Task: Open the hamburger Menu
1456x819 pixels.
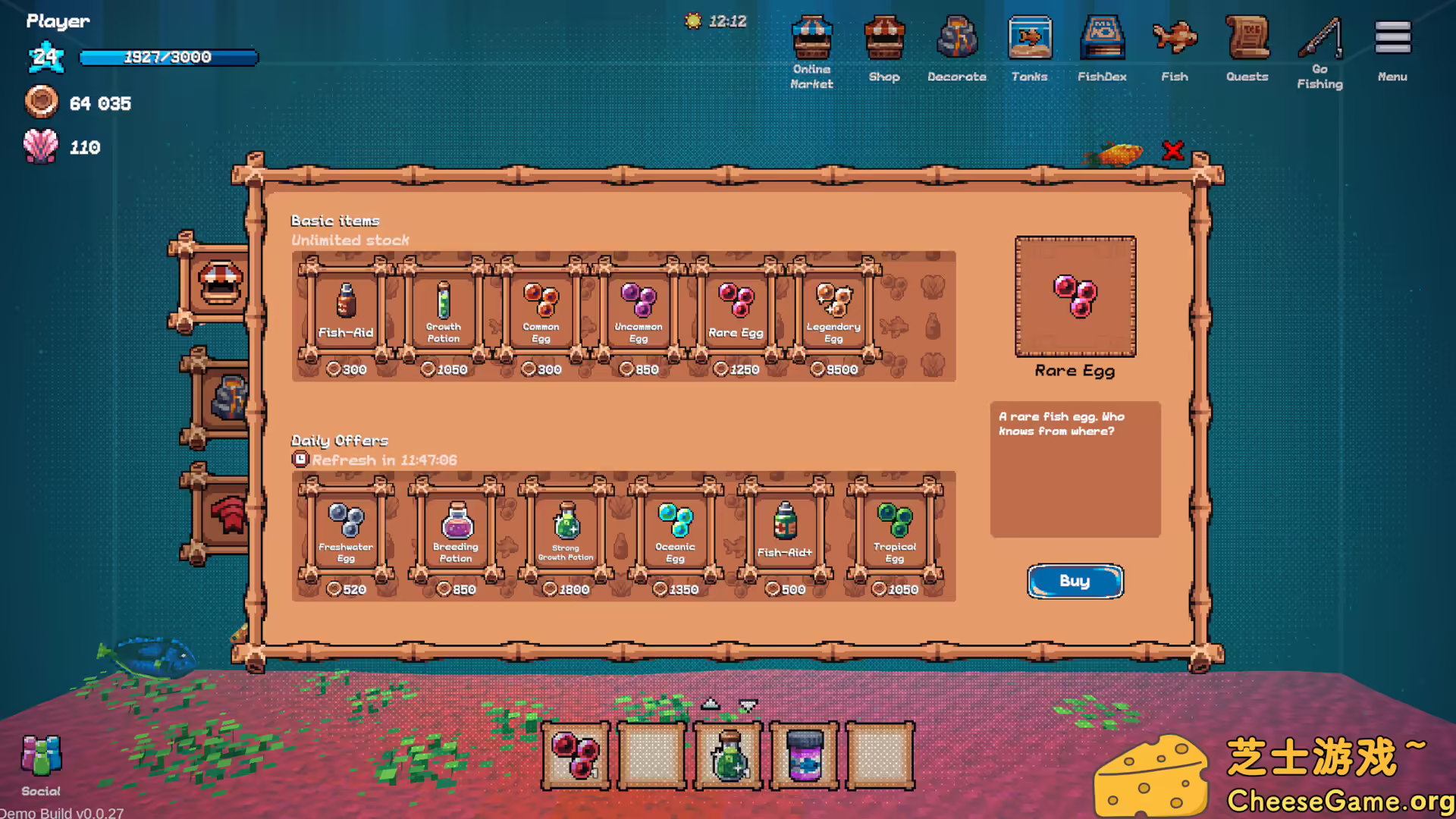Action: 1392,36
